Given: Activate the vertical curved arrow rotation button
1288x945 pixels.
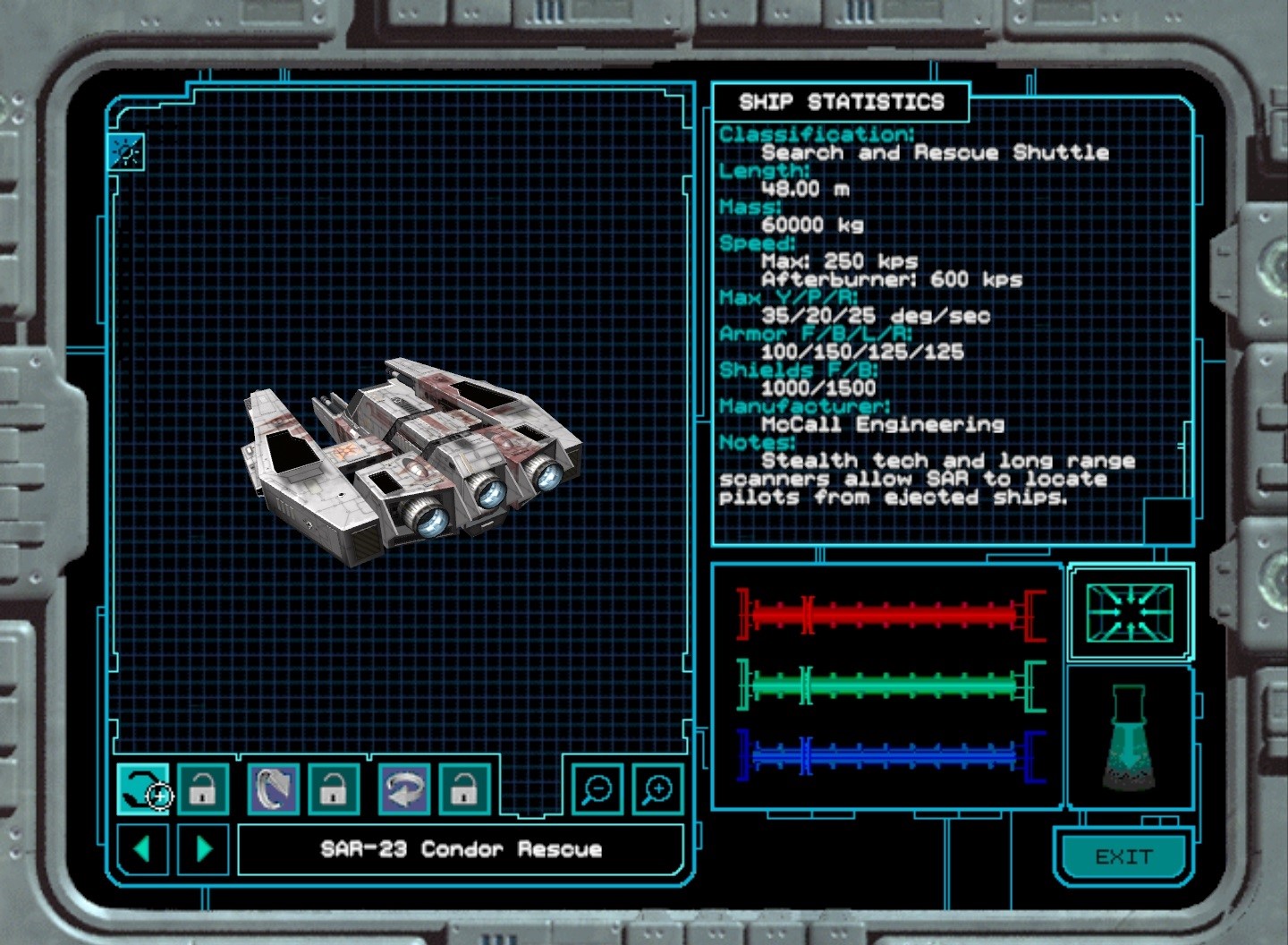Looking at the screenshot, I should pos(274,789).
